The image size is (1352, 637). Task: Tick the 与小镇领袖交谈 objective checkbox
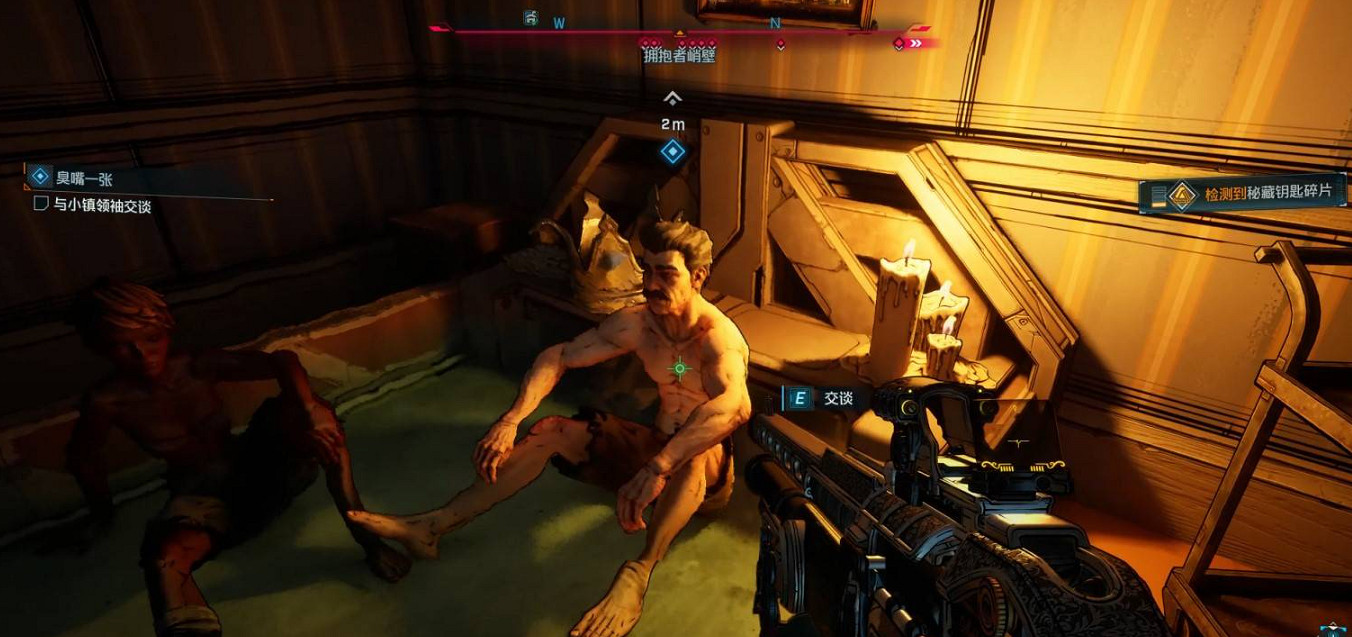point(41,204)
